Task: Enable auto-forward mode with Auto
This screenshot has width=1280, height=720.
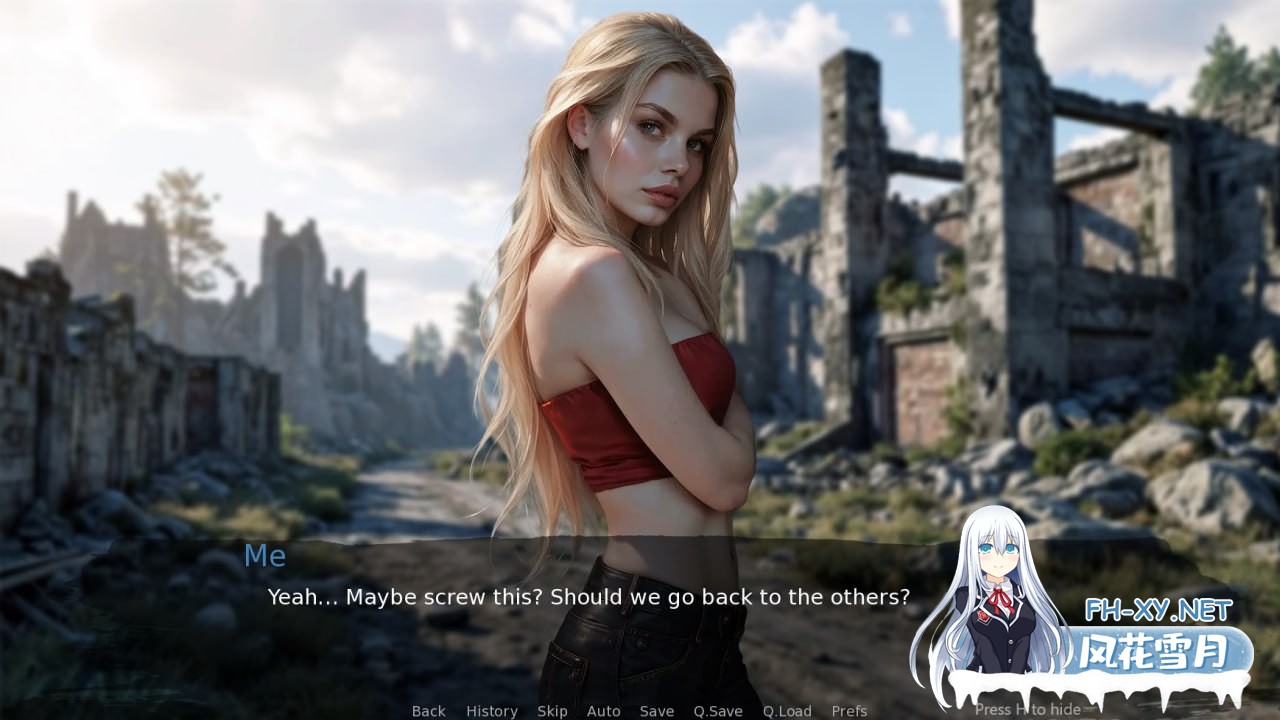Action: (604, 711)
